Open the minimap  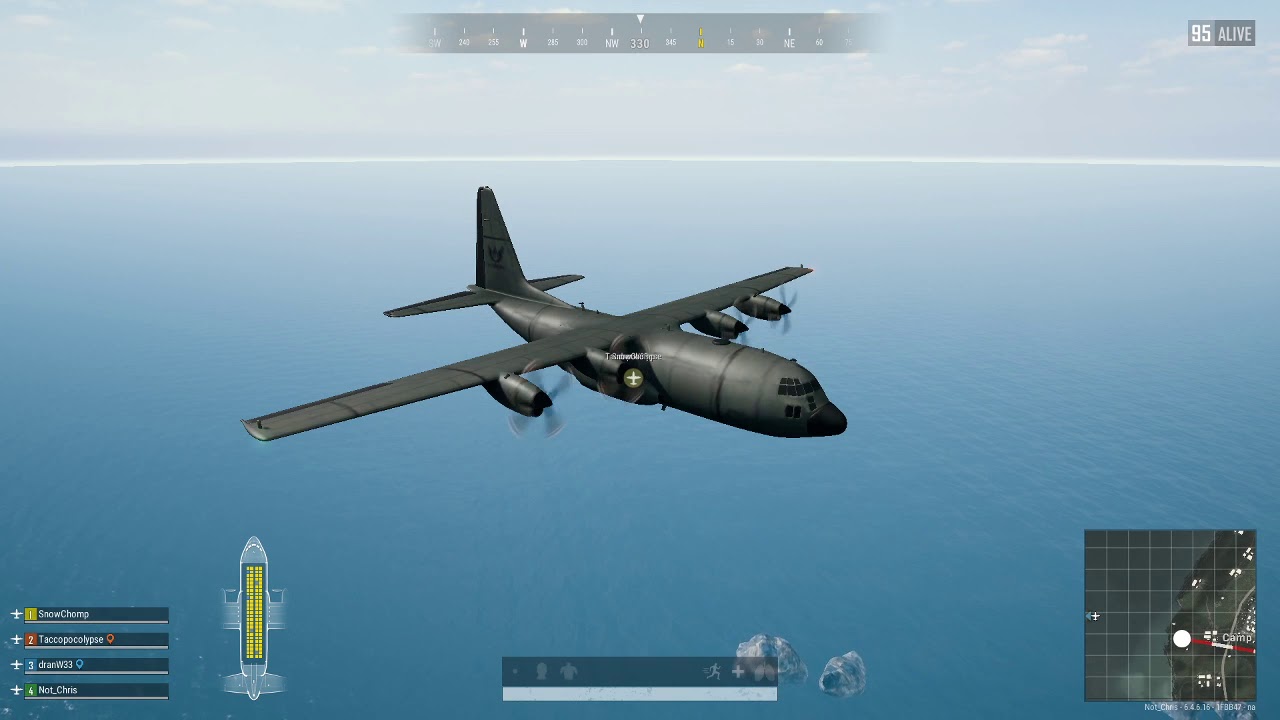coord(1169,615)
